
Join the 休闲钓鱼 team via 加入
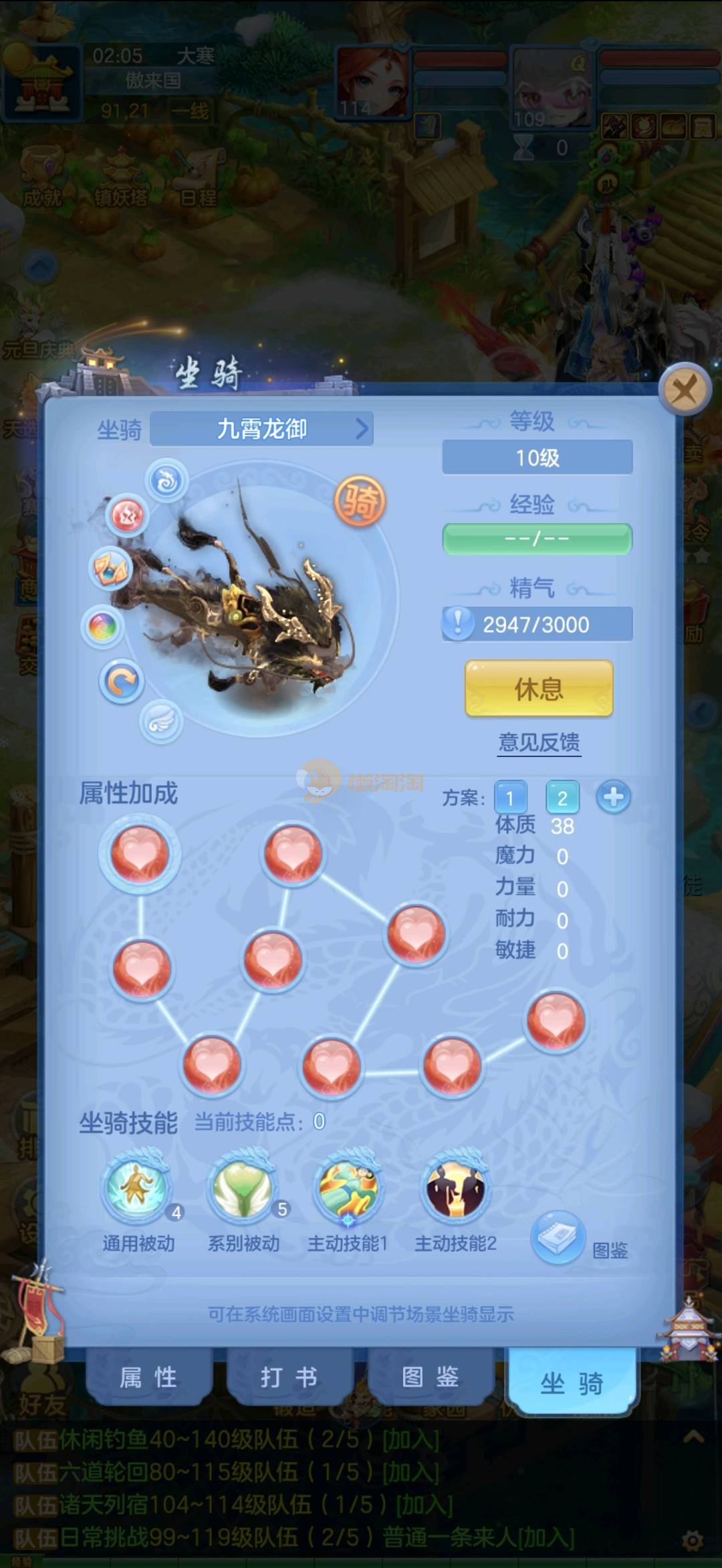tap(410, 1440)
